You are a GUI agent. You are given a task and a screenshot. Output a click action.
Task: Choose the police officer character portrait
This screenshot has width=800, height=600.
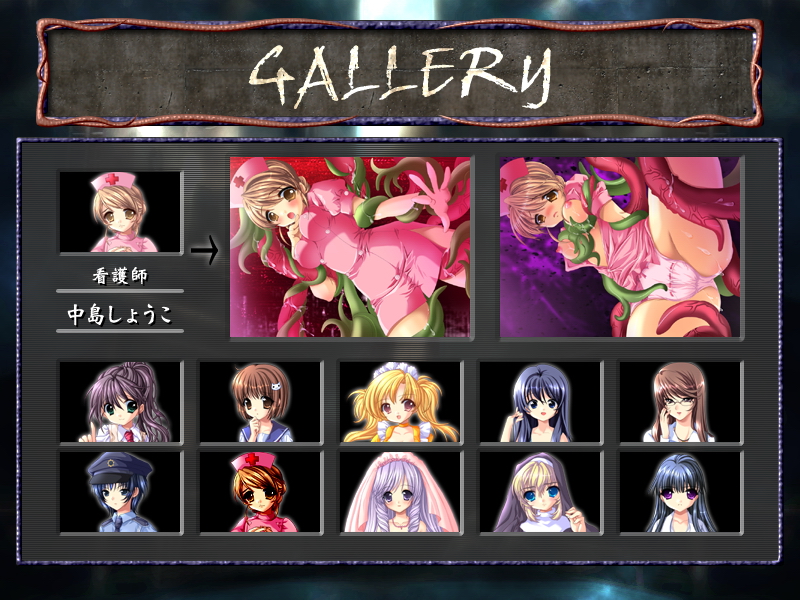(120, 492)
